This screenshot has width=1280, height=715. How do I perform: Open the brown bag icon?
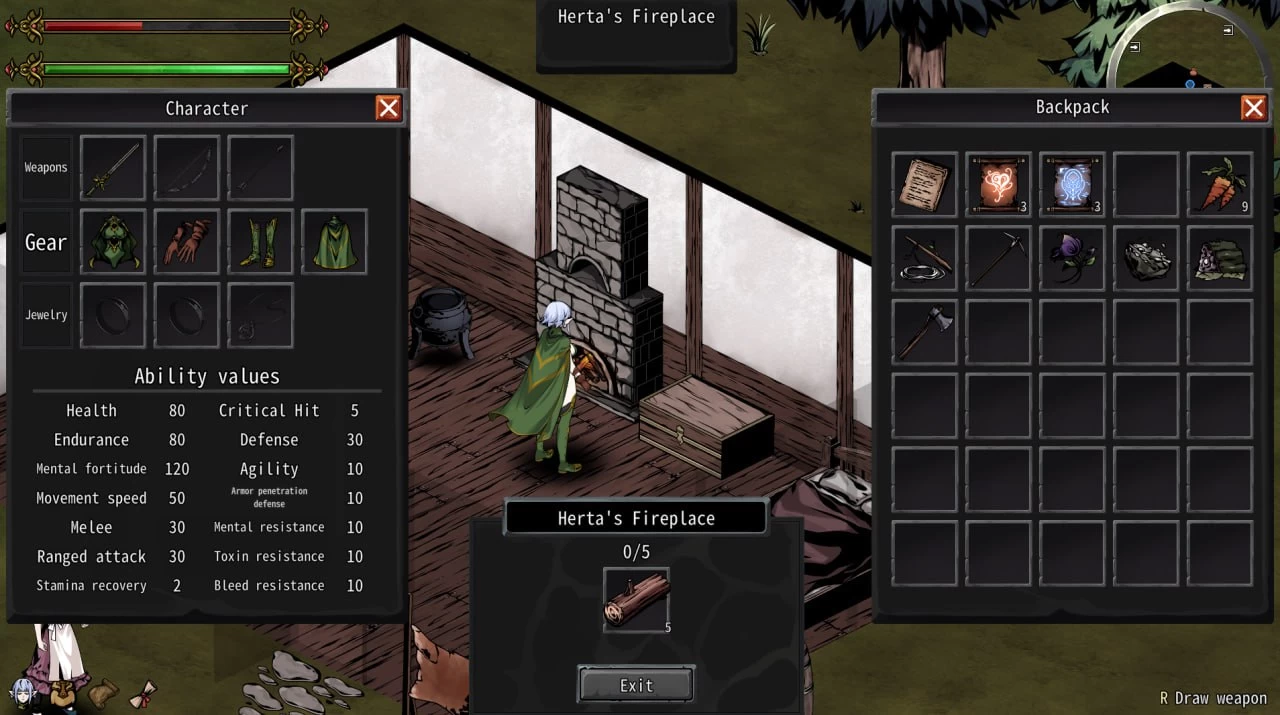103,691
